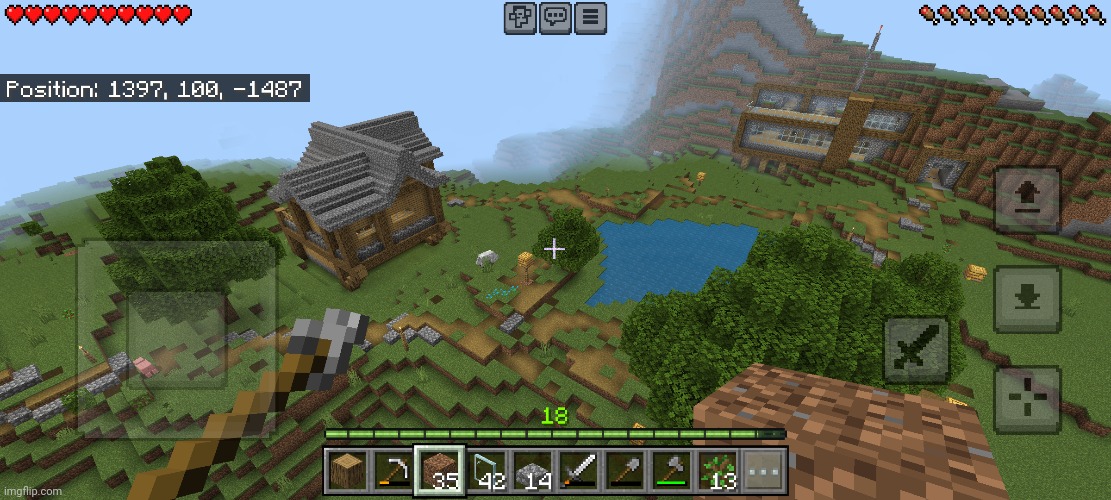1111x500 pixels.
Task: Select the dirt block stack of 35
Action: [x=439, y=471]
